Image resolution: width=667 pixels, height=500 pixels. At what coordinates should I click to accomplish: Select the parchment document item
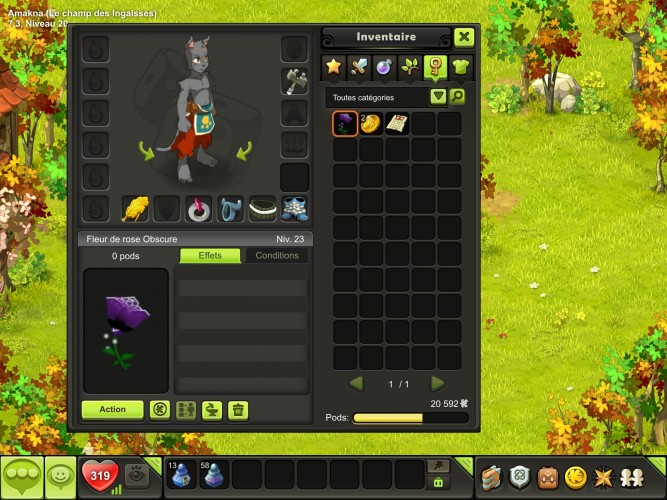pos(397,124)
